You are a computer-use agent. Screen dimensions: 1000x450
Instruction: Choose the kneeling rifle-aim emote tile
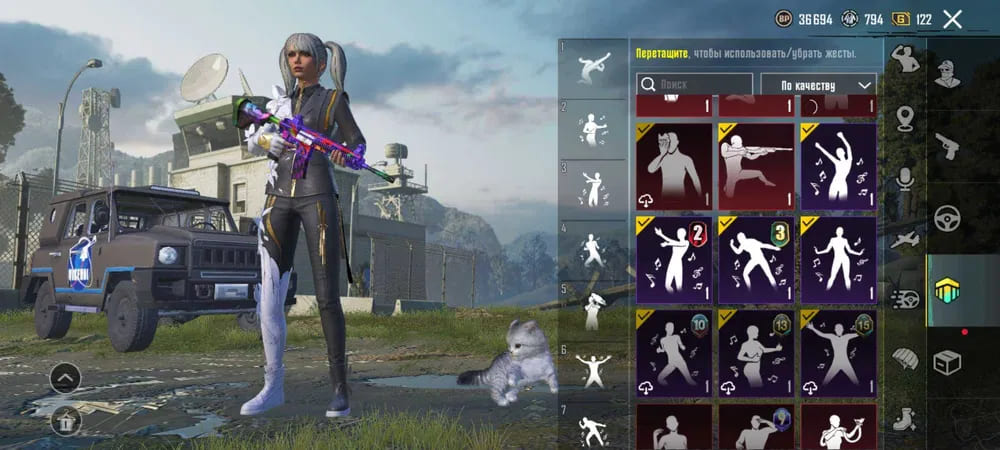pyautogui.click(x=756, y=163)
